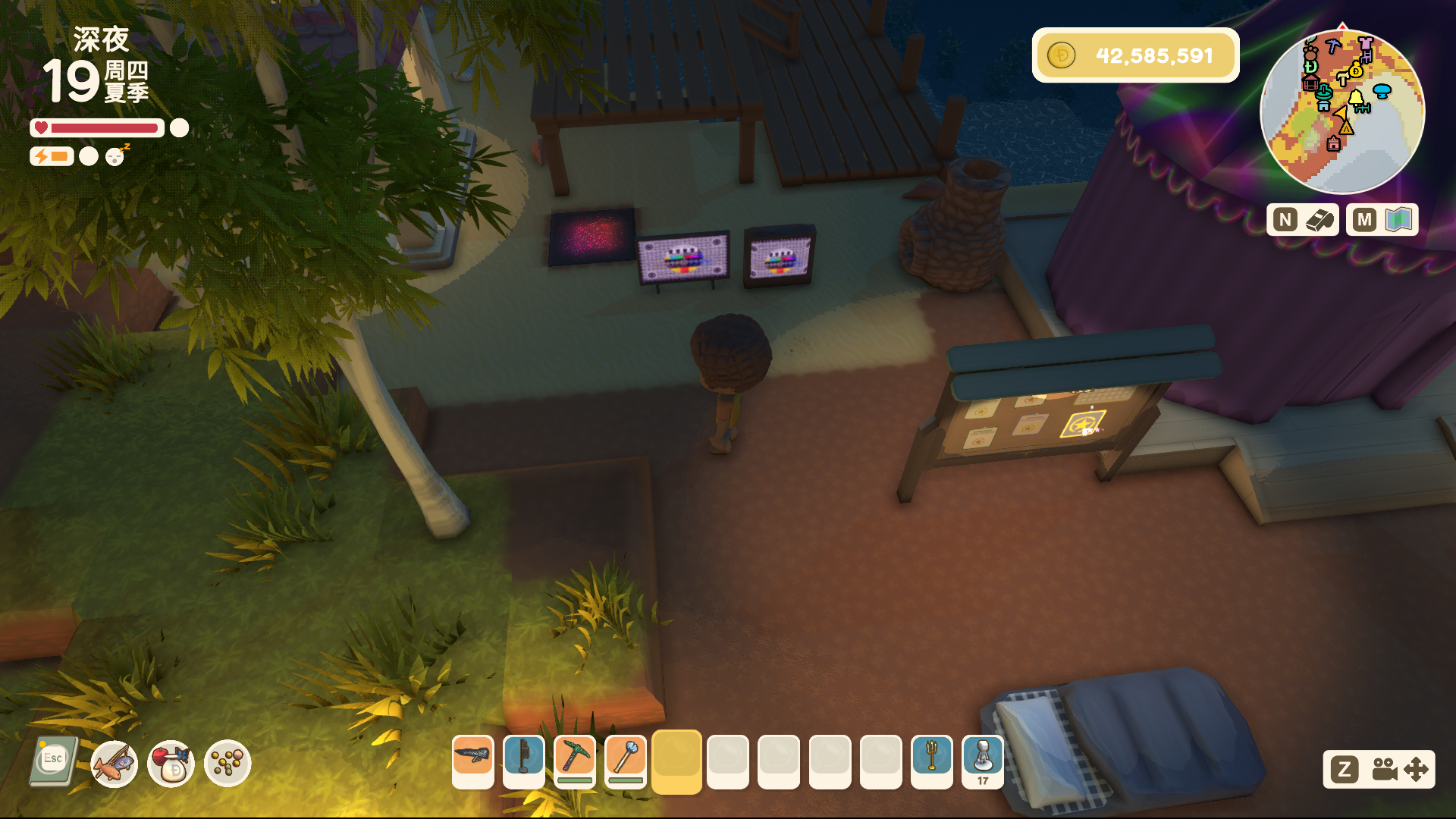Click the yellow money bag minimap marker

[1356, 71]
